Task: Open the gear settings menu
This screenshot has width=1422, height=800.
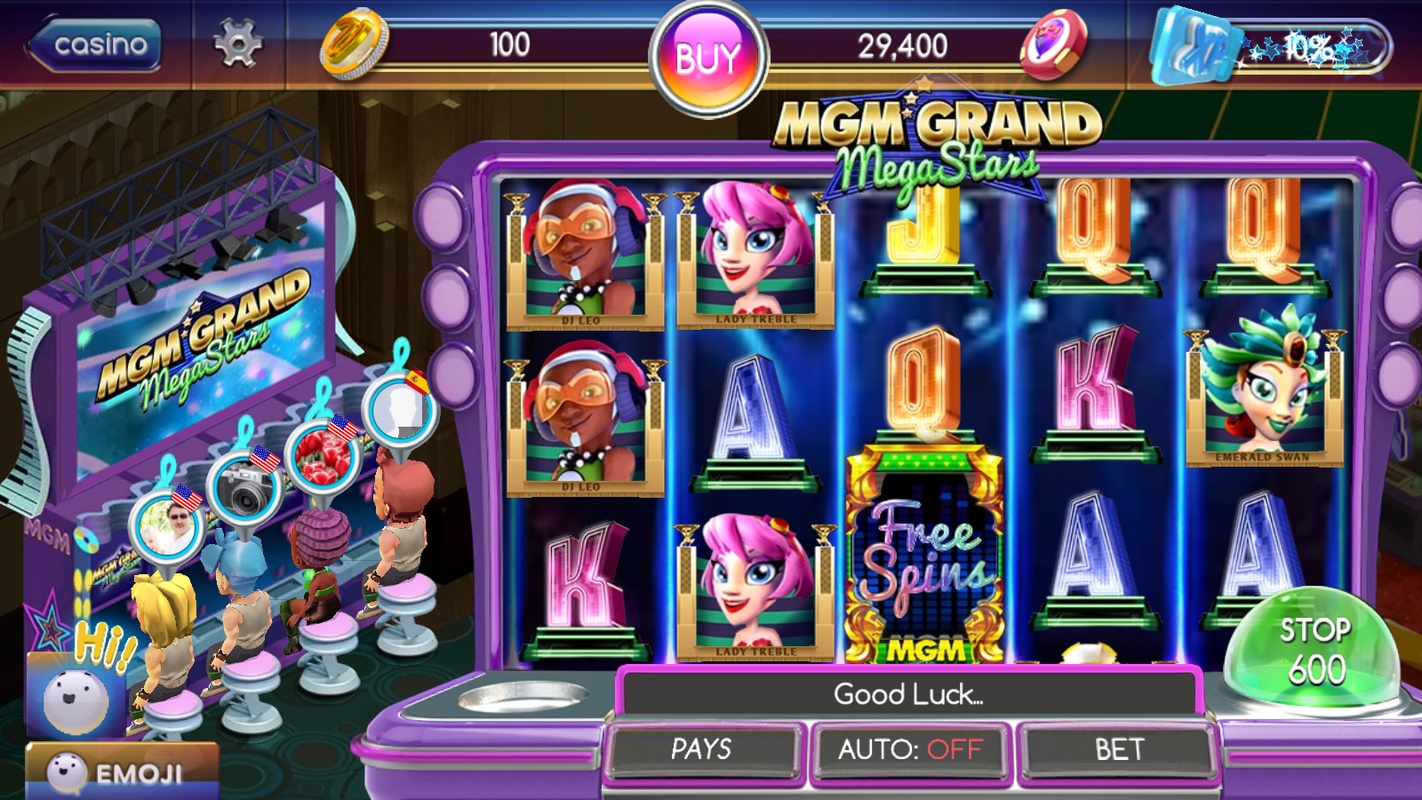Action: tap(238, 45)
